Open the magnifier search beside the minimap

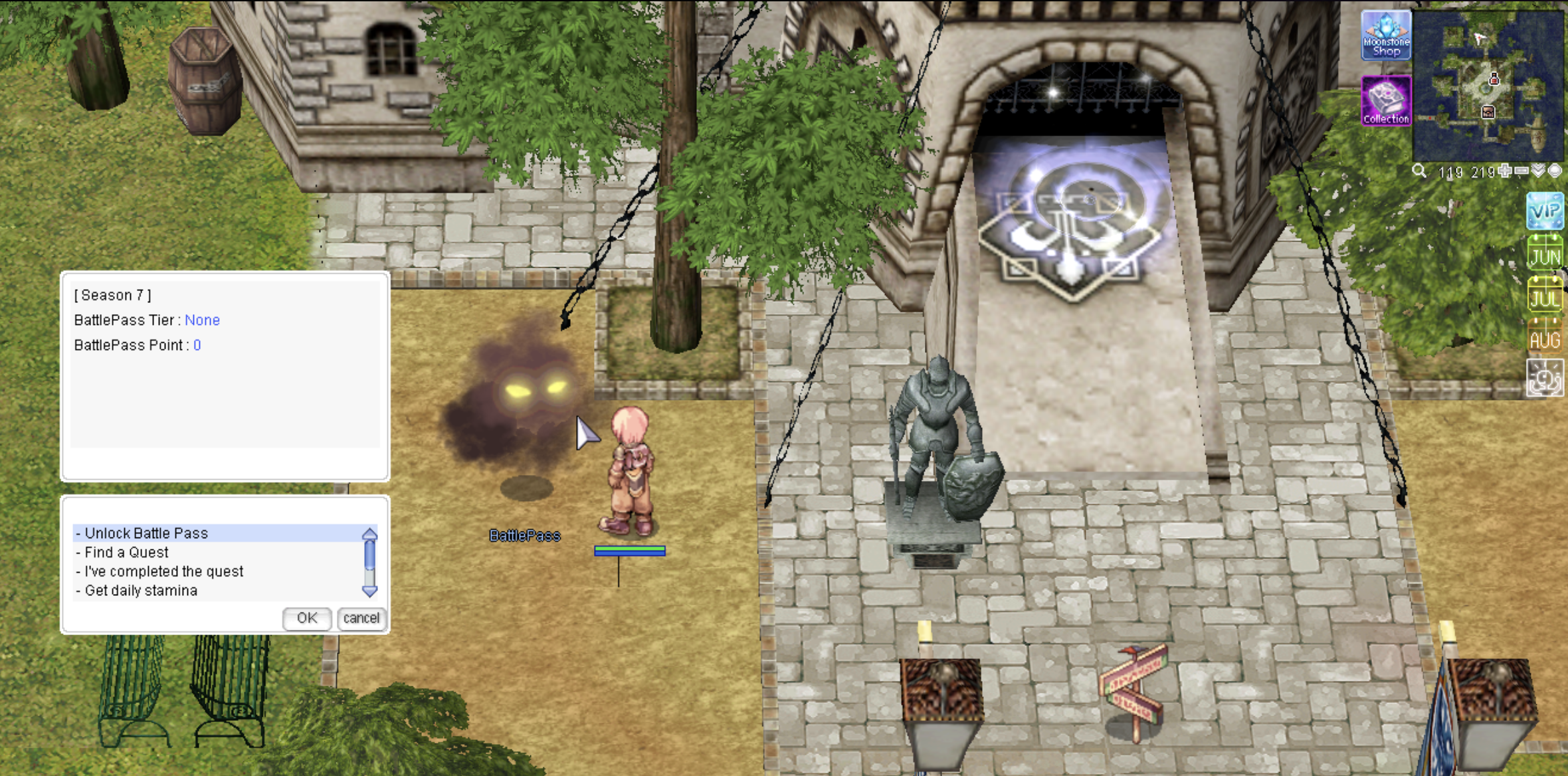pos(1419,171)
